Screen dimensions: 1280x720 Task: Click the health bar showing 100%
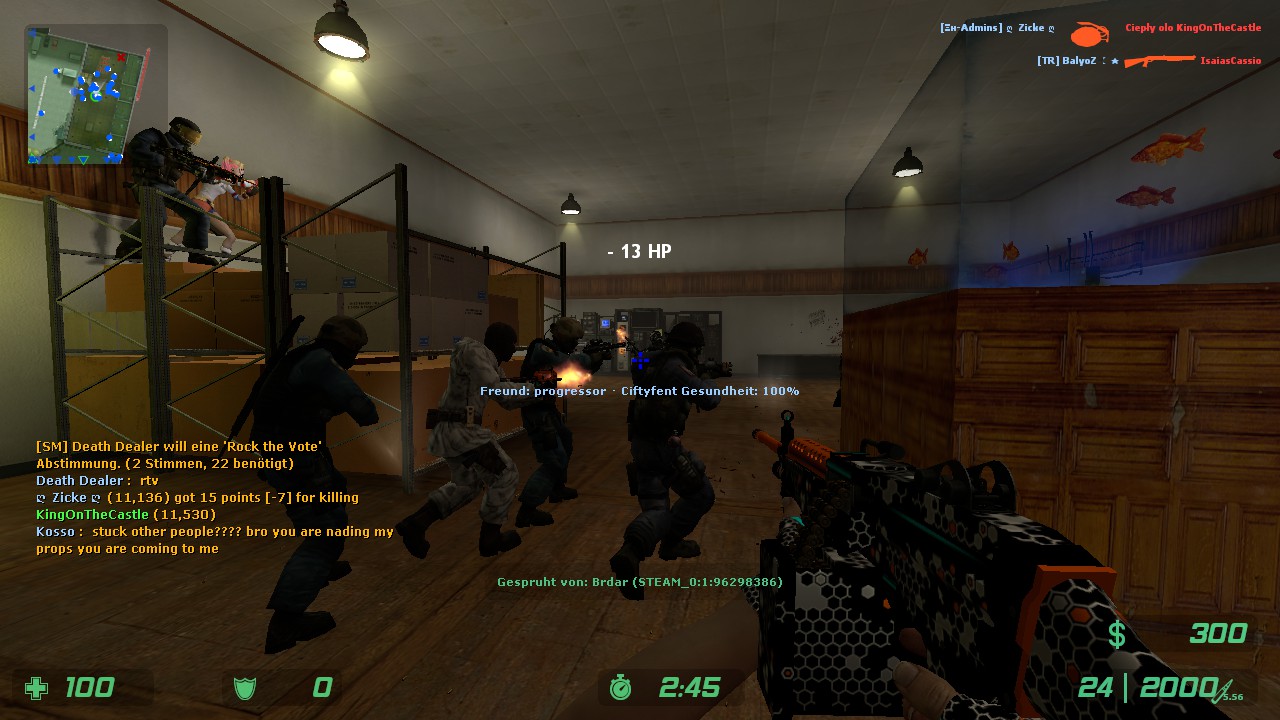point(768,391)
